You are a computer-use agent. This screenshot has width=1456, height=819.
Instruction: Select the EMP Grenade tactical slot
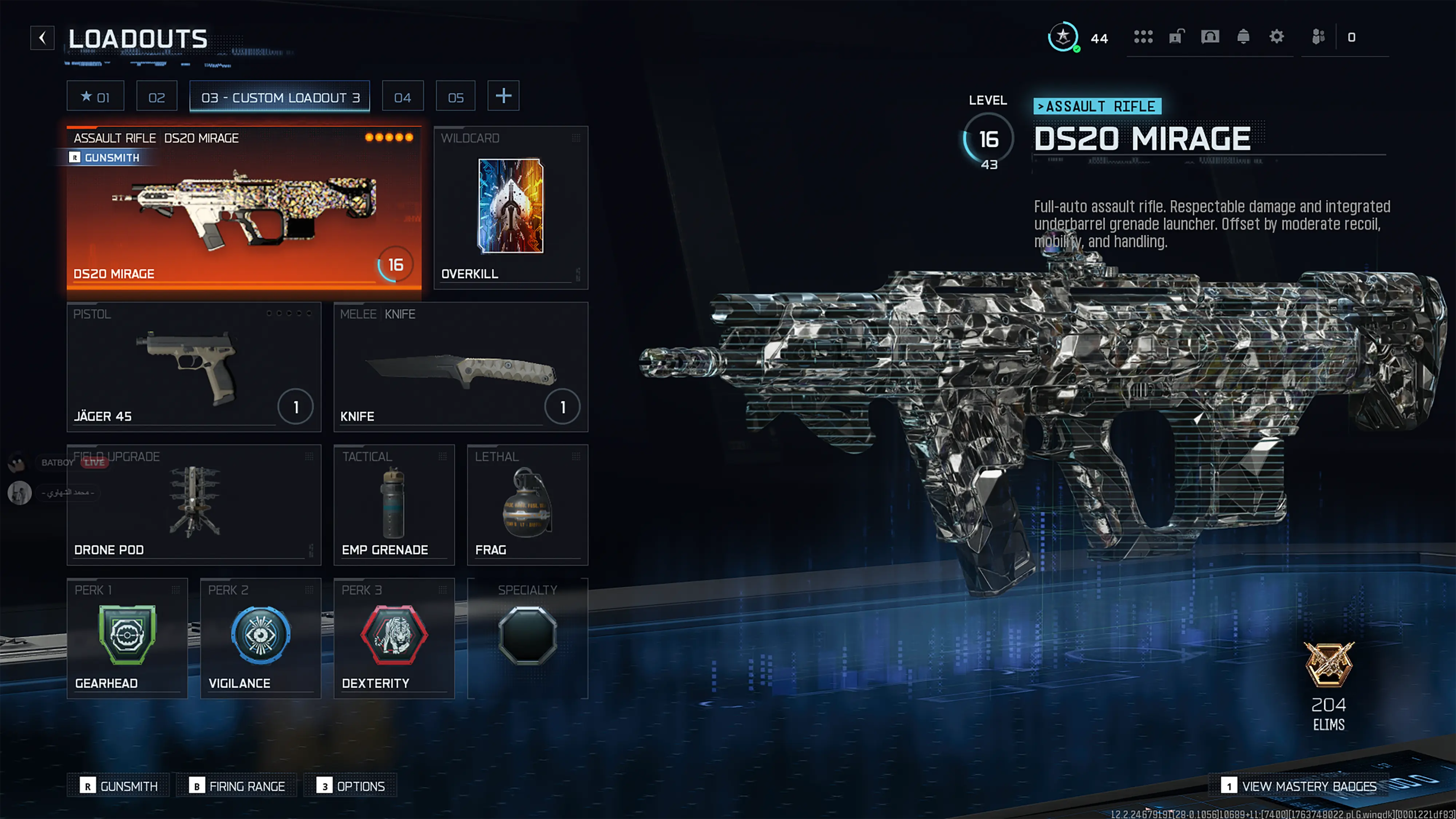click(394, 504)
